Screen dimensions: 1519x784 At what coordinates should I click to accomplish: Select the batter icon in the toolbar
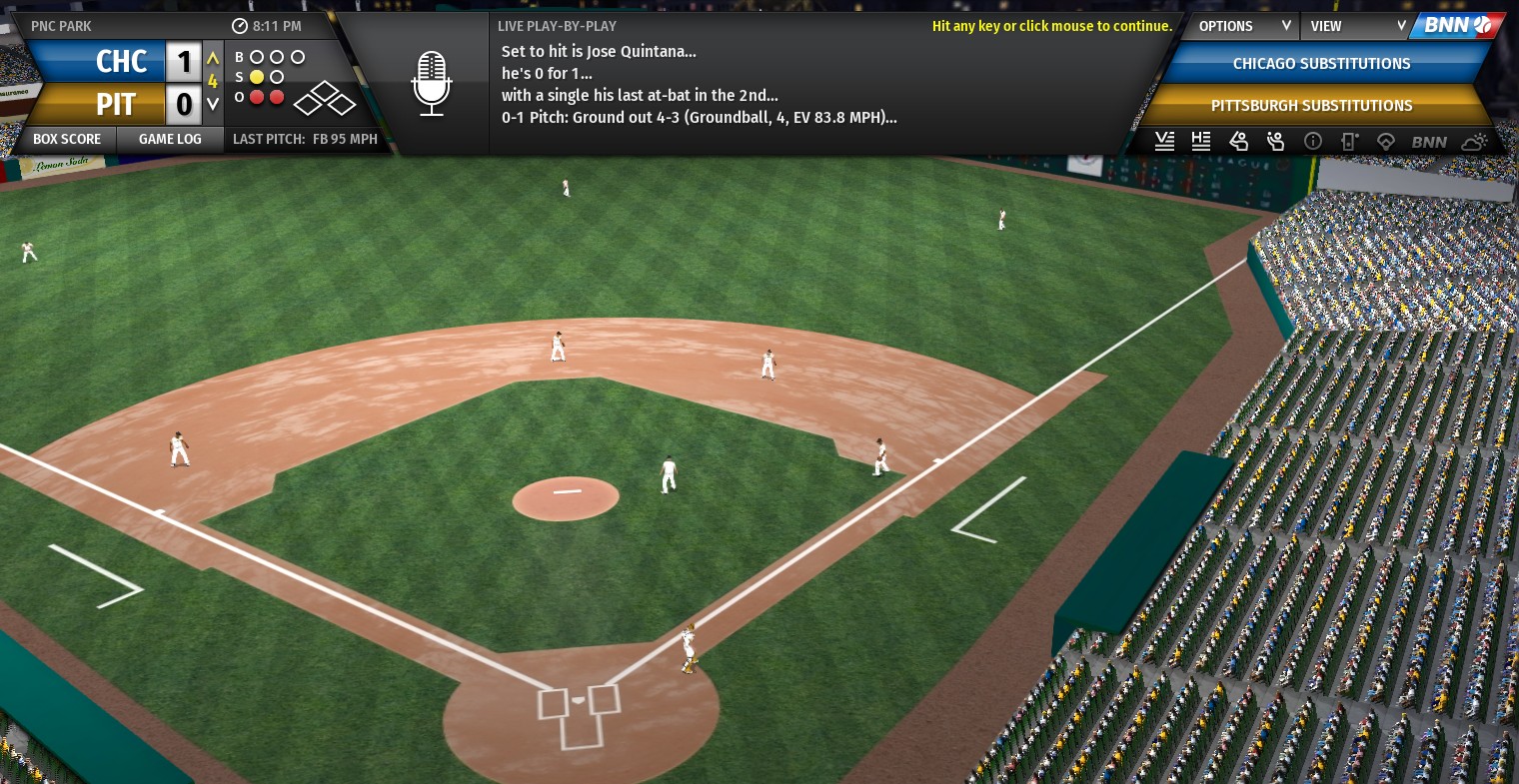click(x=1238, y=141)
